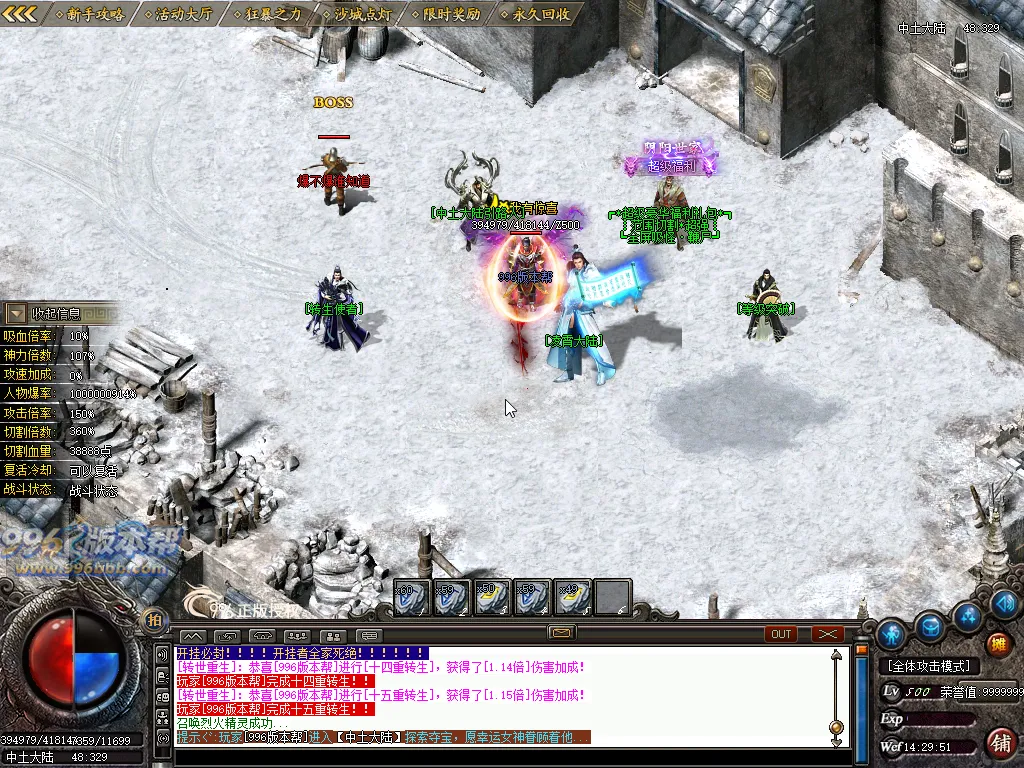The image size is (1024, 768).
Task: Click the blue winged-figure skill icon
Action: [966, 615]
